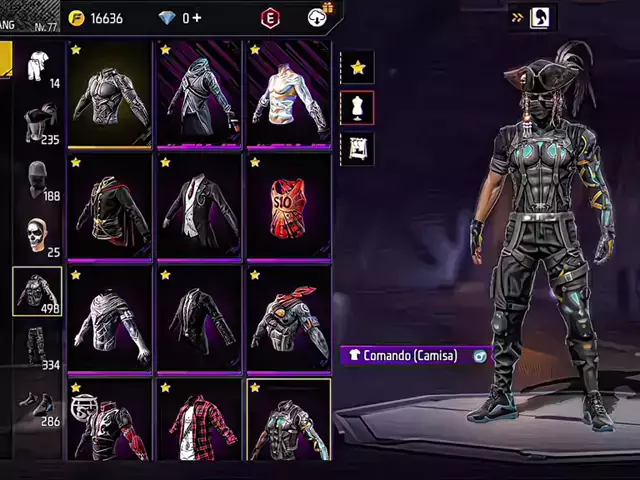This screenshot has width=640, height=480.
Task: Select the armored top with red scarf
Action: [288, 320]
